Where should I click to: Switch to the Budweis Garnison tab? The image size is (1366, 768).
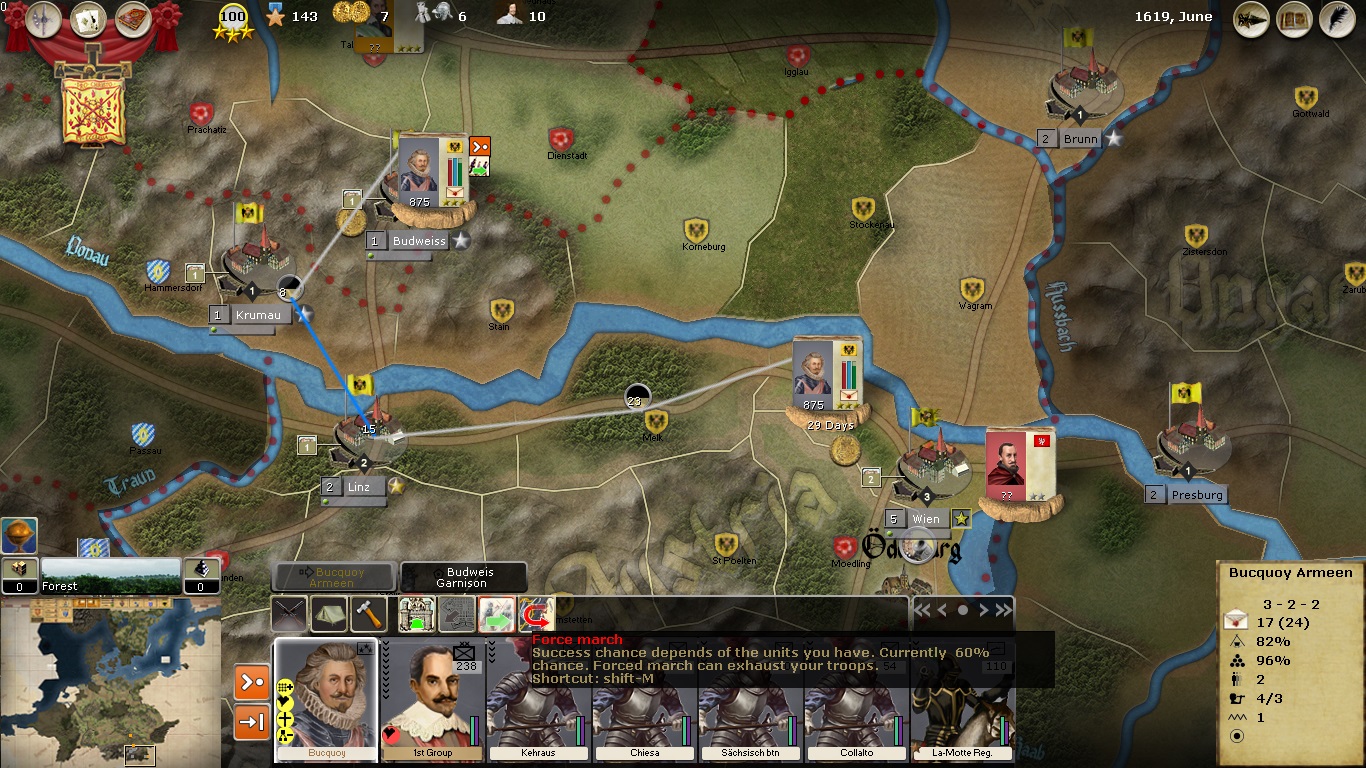[x=463, y=577]
